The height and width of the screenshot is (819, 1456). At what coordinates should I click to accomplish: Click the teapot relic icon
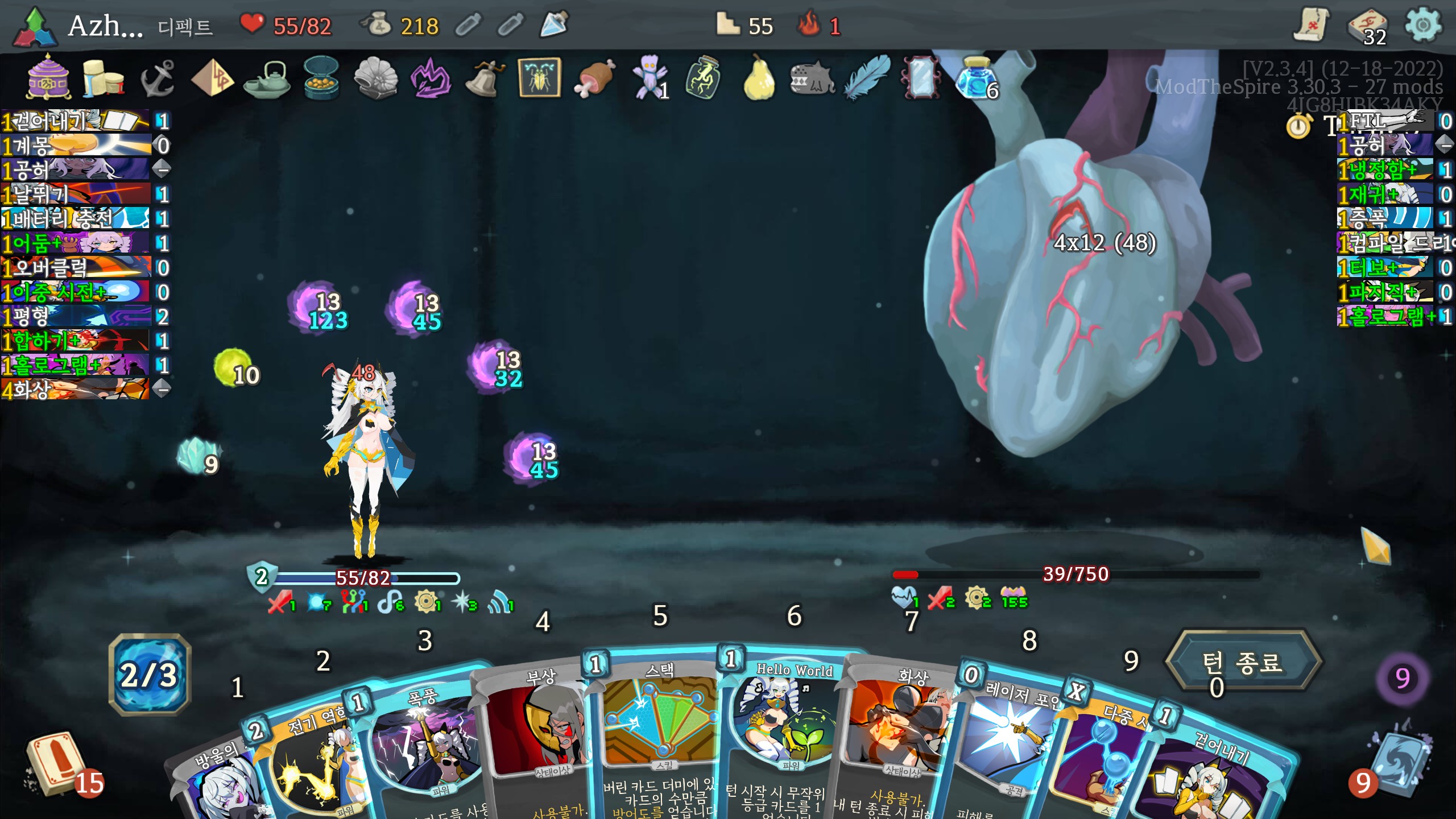click(267, 80)
